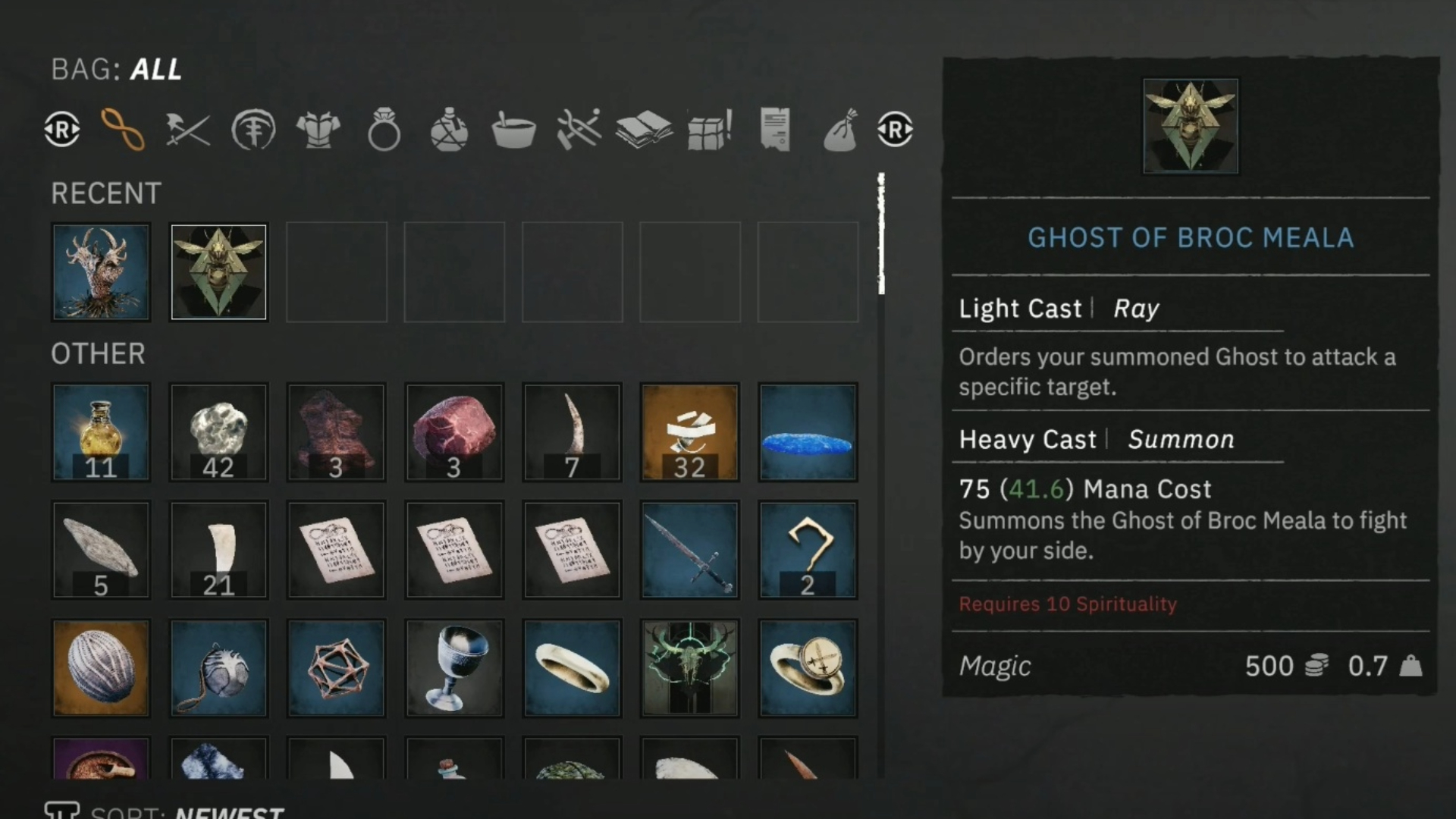Select the signet ring with cross emblem

[x=808, y=668]
